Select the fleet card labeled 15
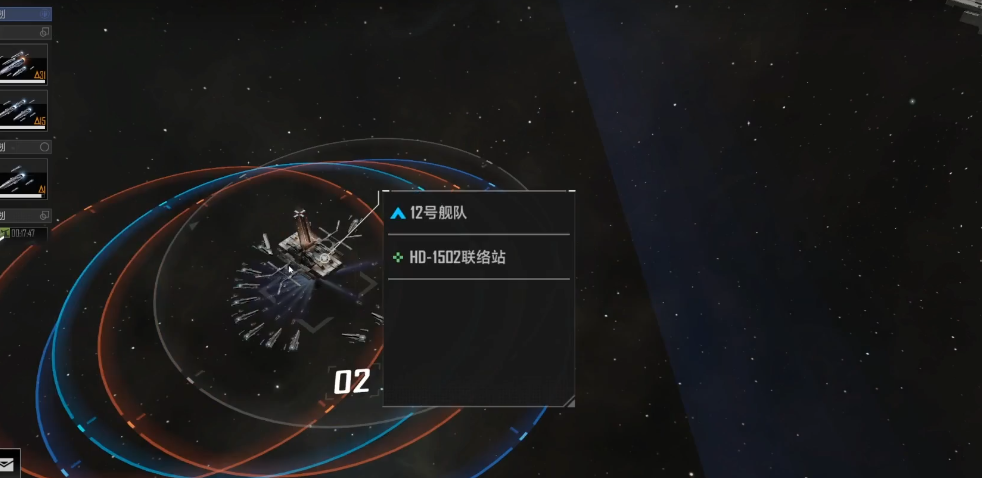Viewport: 982px width, 478px height. tap(23, 110)
